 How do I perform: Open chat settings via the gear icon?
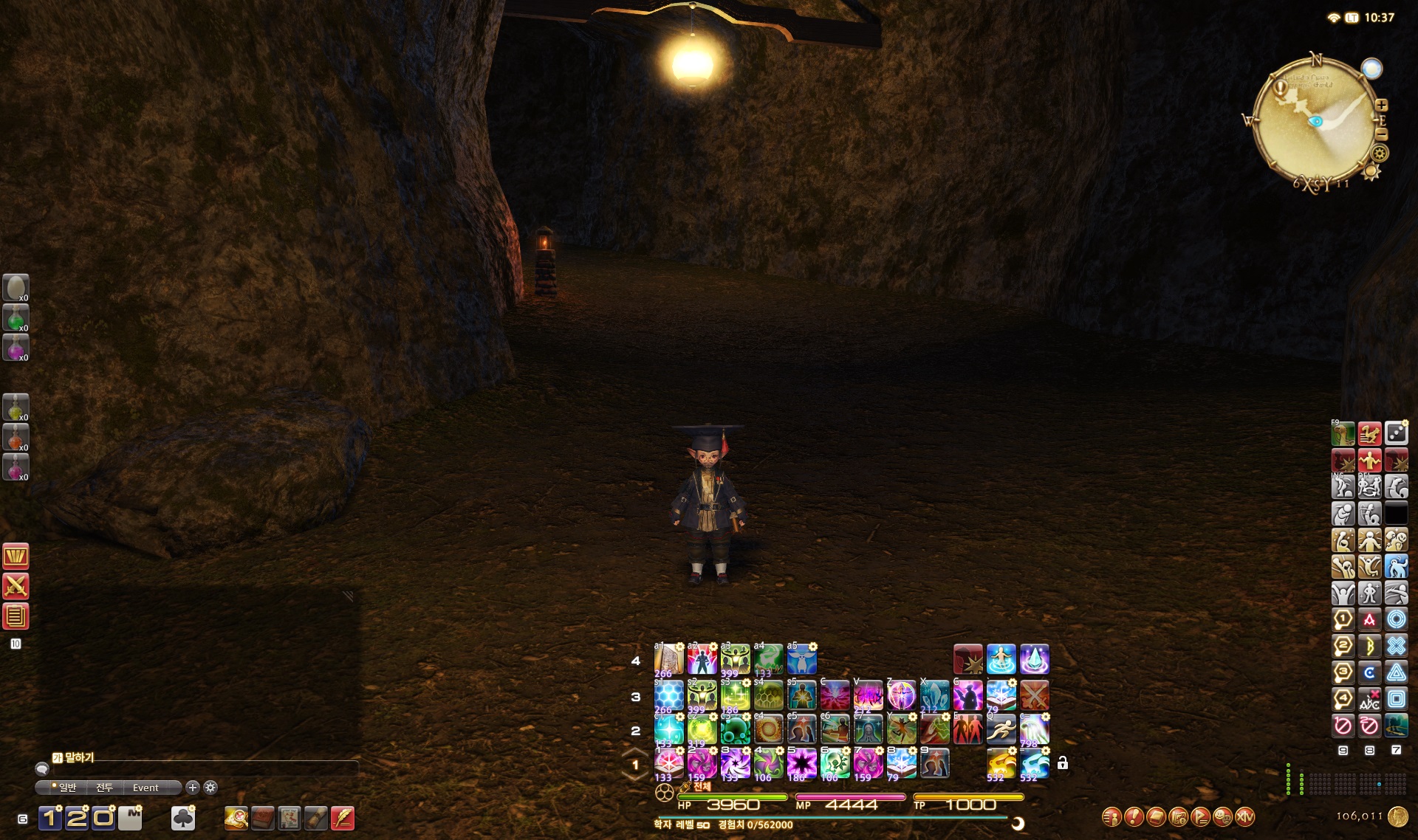click(x=210, y=788)
